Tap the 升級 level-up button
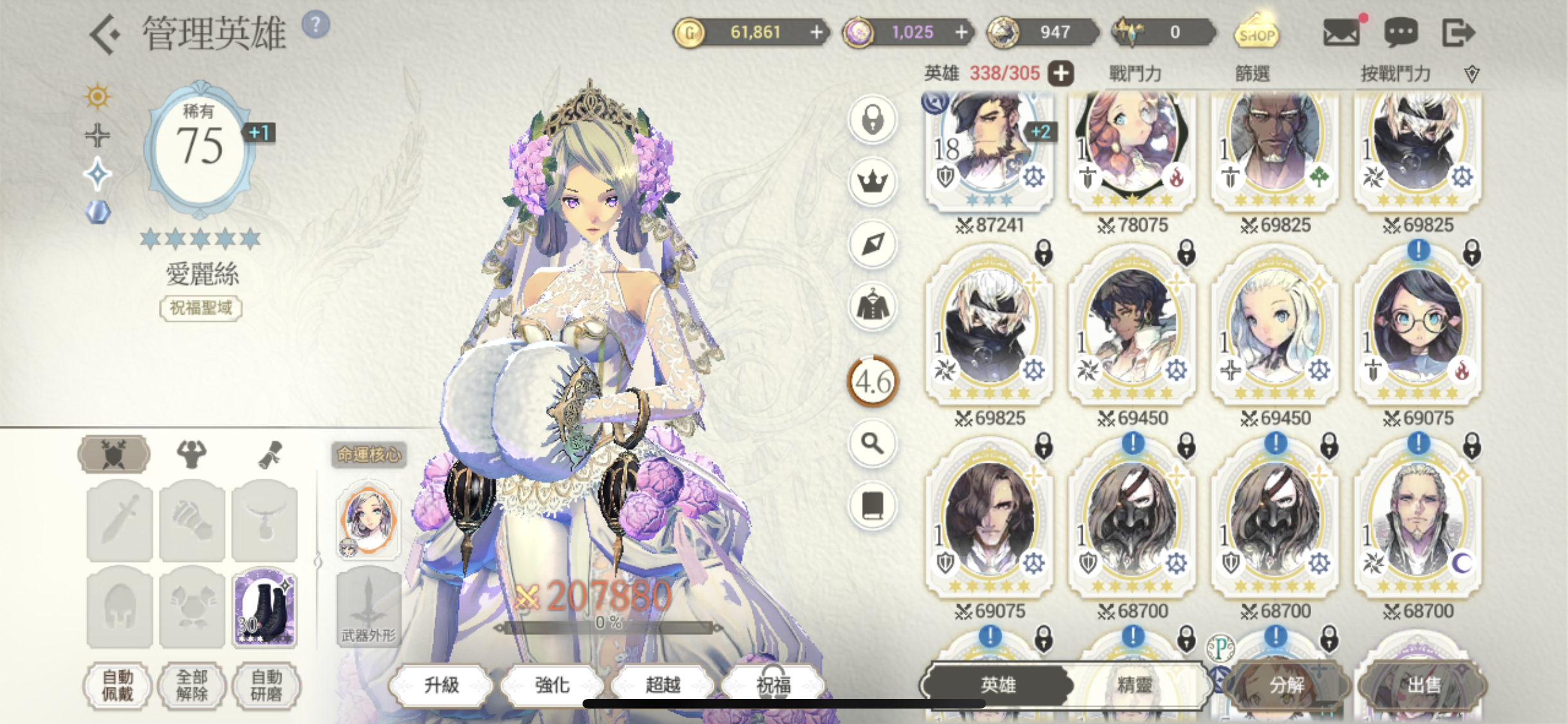This screenshot has height=724, width=1568. (x=442, y=685)
